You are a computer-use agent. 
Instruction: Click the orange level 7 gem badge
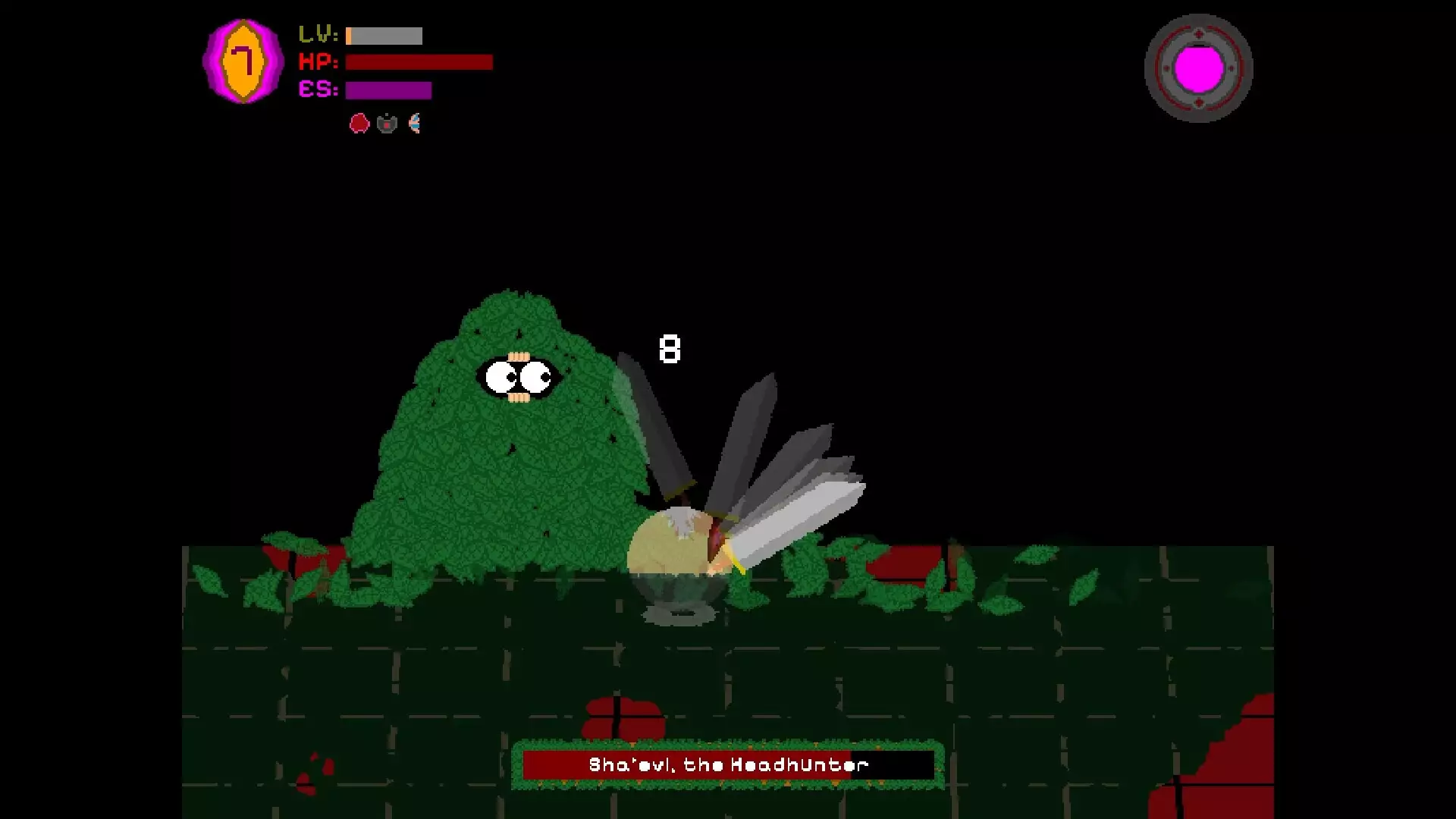(x=243, y=61)
